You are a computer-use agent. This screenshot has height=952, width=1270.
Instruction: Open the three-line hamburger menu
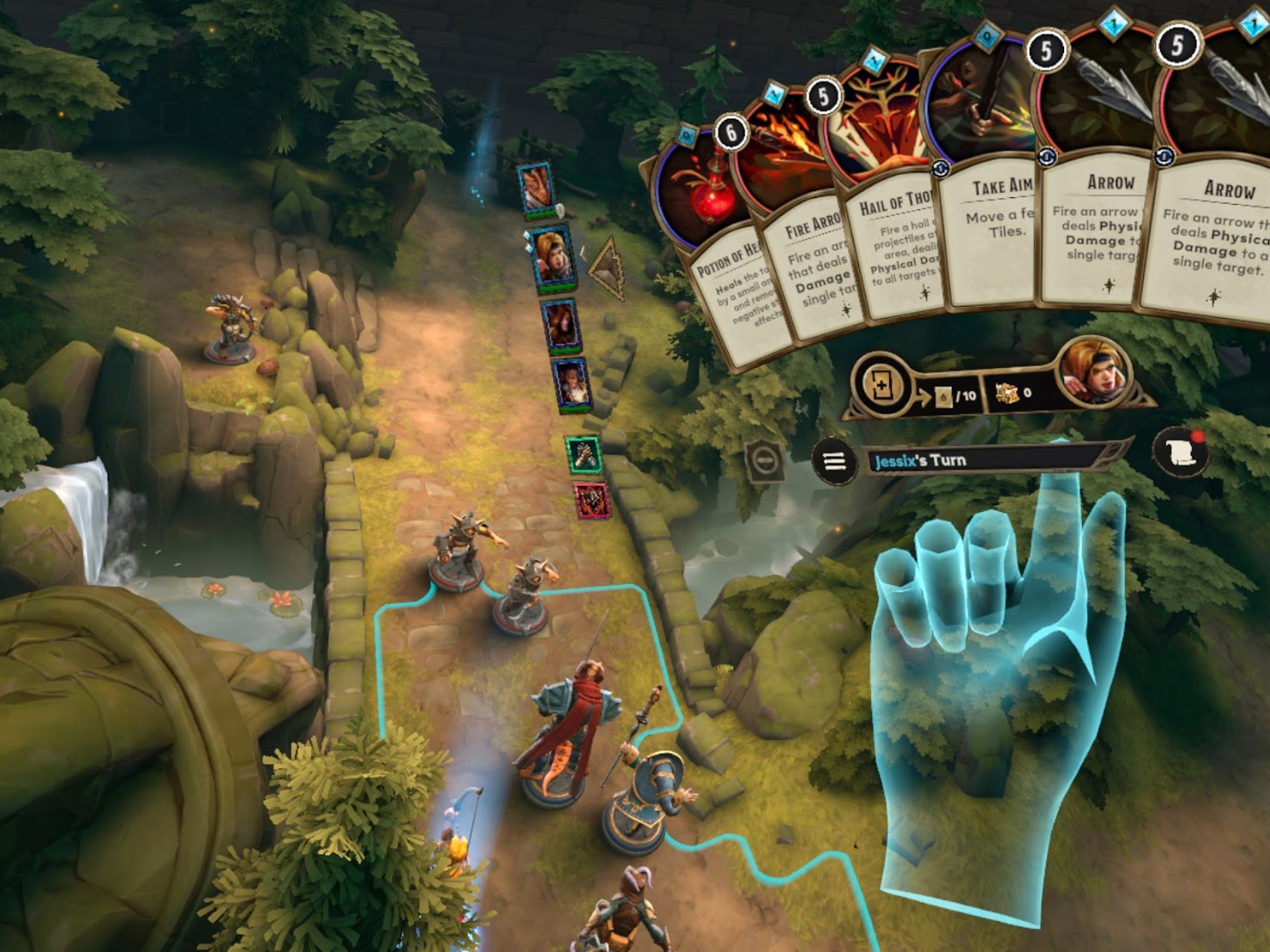833,461
